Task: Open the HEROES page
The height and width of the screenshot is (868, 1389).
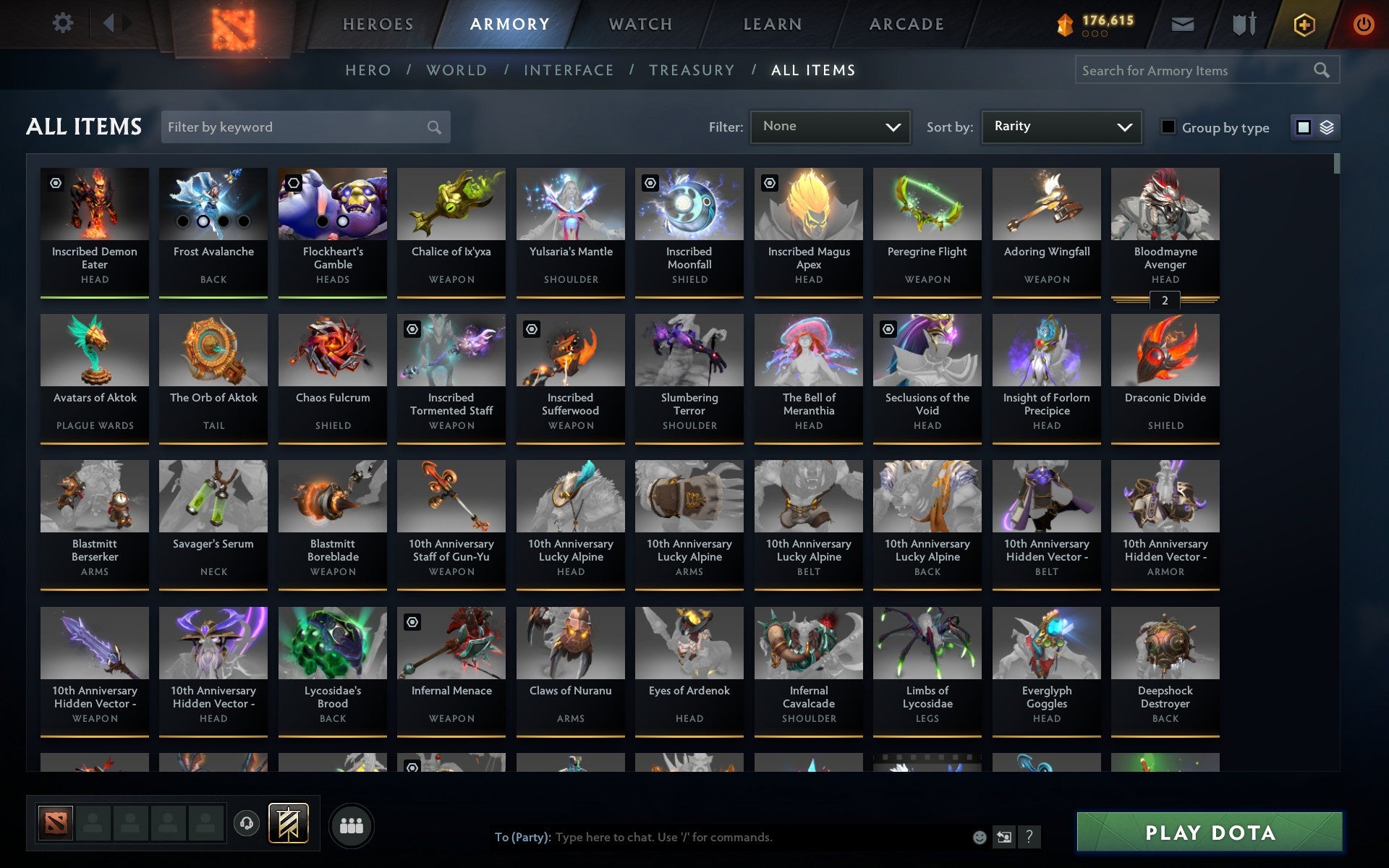Action: (378, 23)
